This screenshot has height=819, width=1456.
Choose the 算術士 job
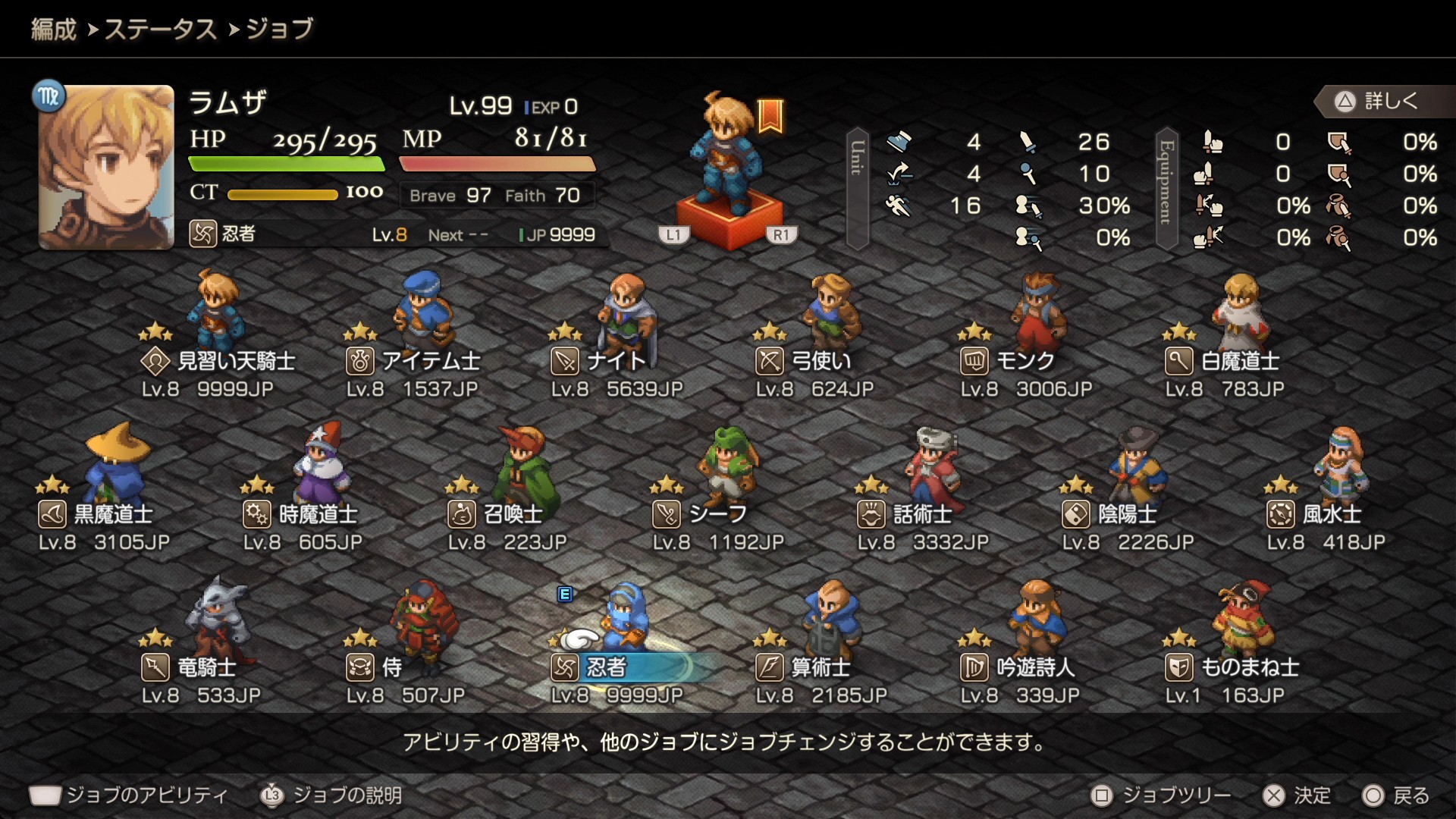pos(803,667)
